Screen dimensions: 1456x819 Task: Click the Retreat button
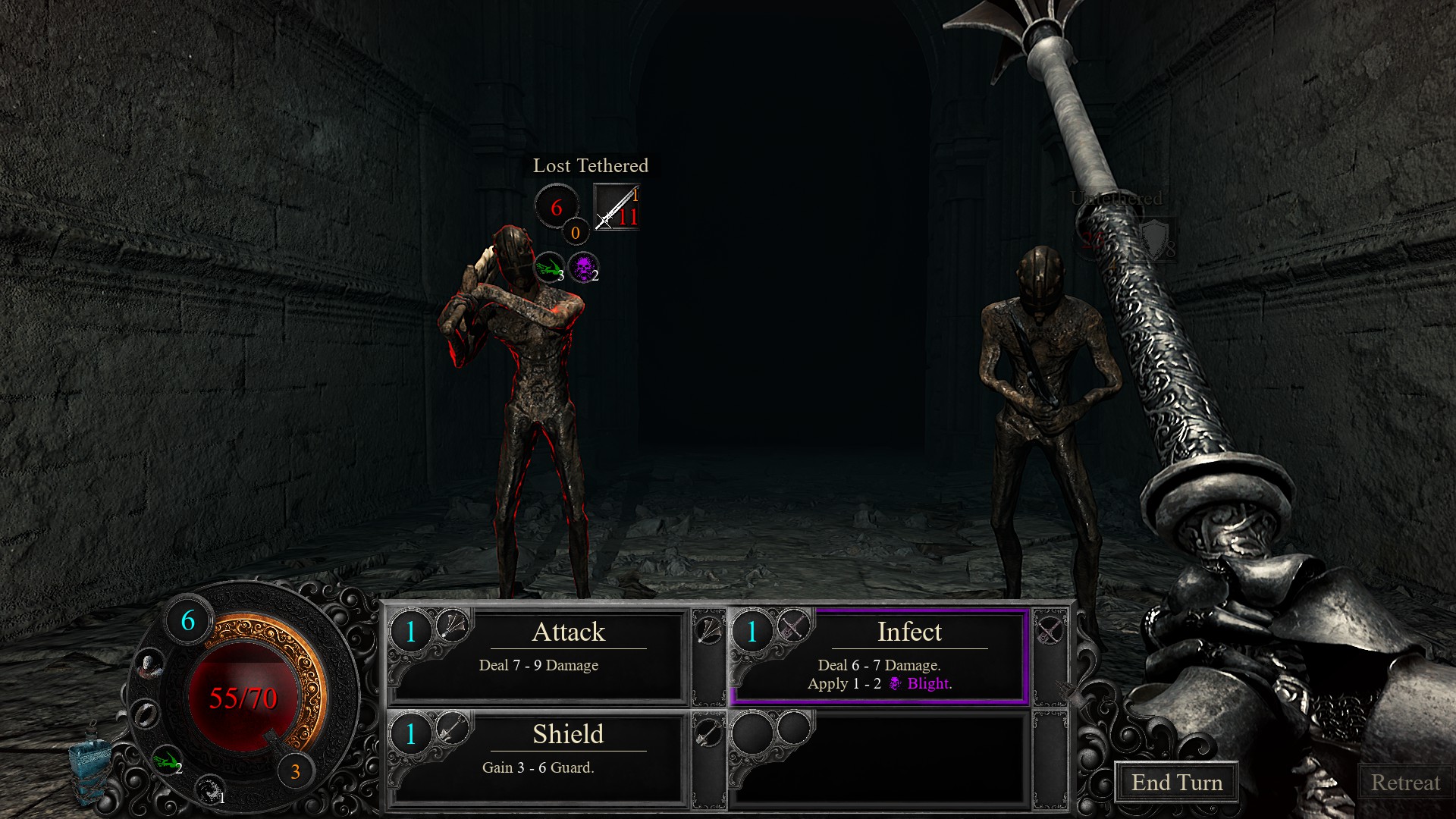pyautogui.click(x=1404, y=783)
